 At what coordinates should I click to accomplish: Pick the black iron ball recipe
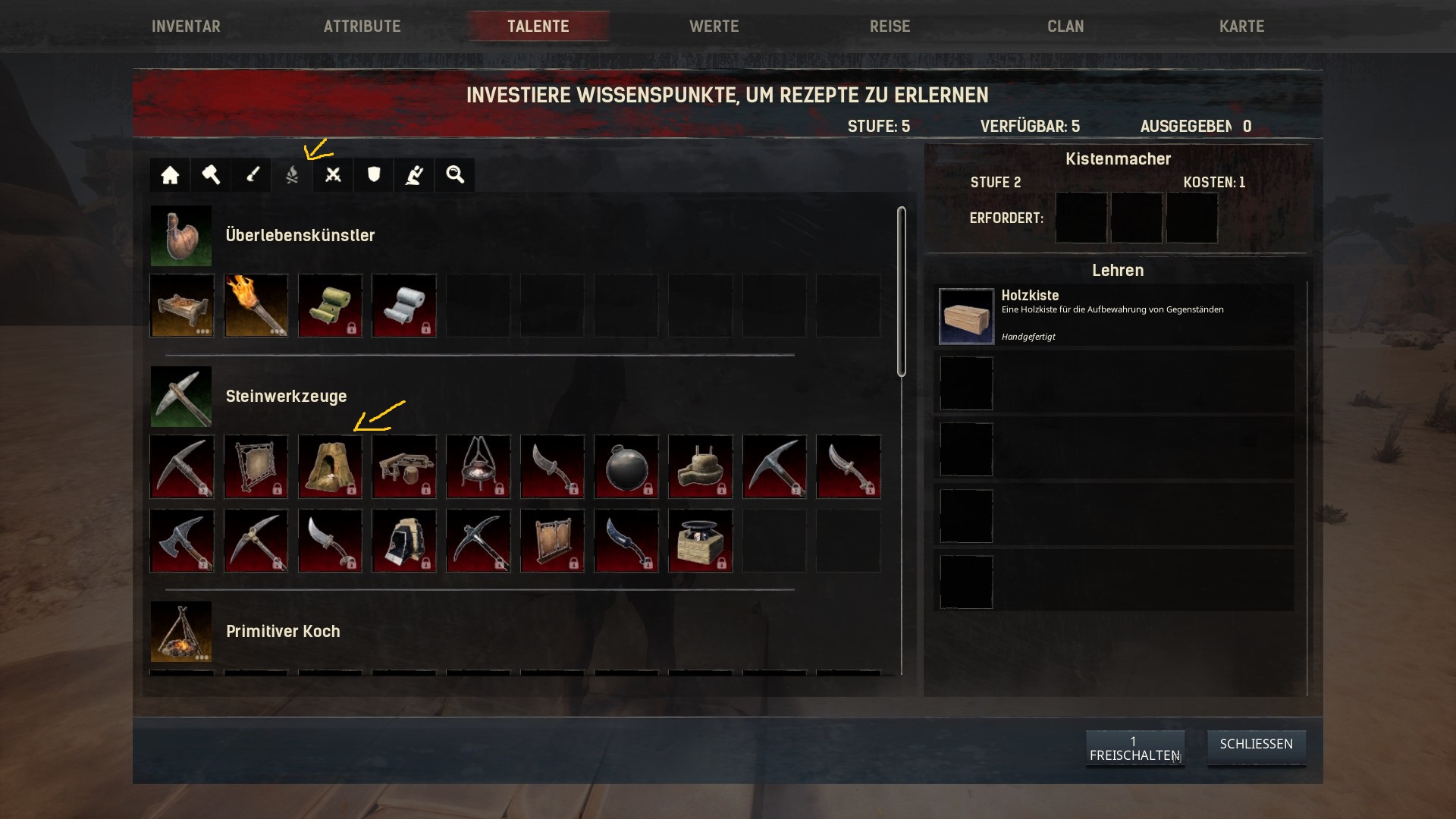626,467
